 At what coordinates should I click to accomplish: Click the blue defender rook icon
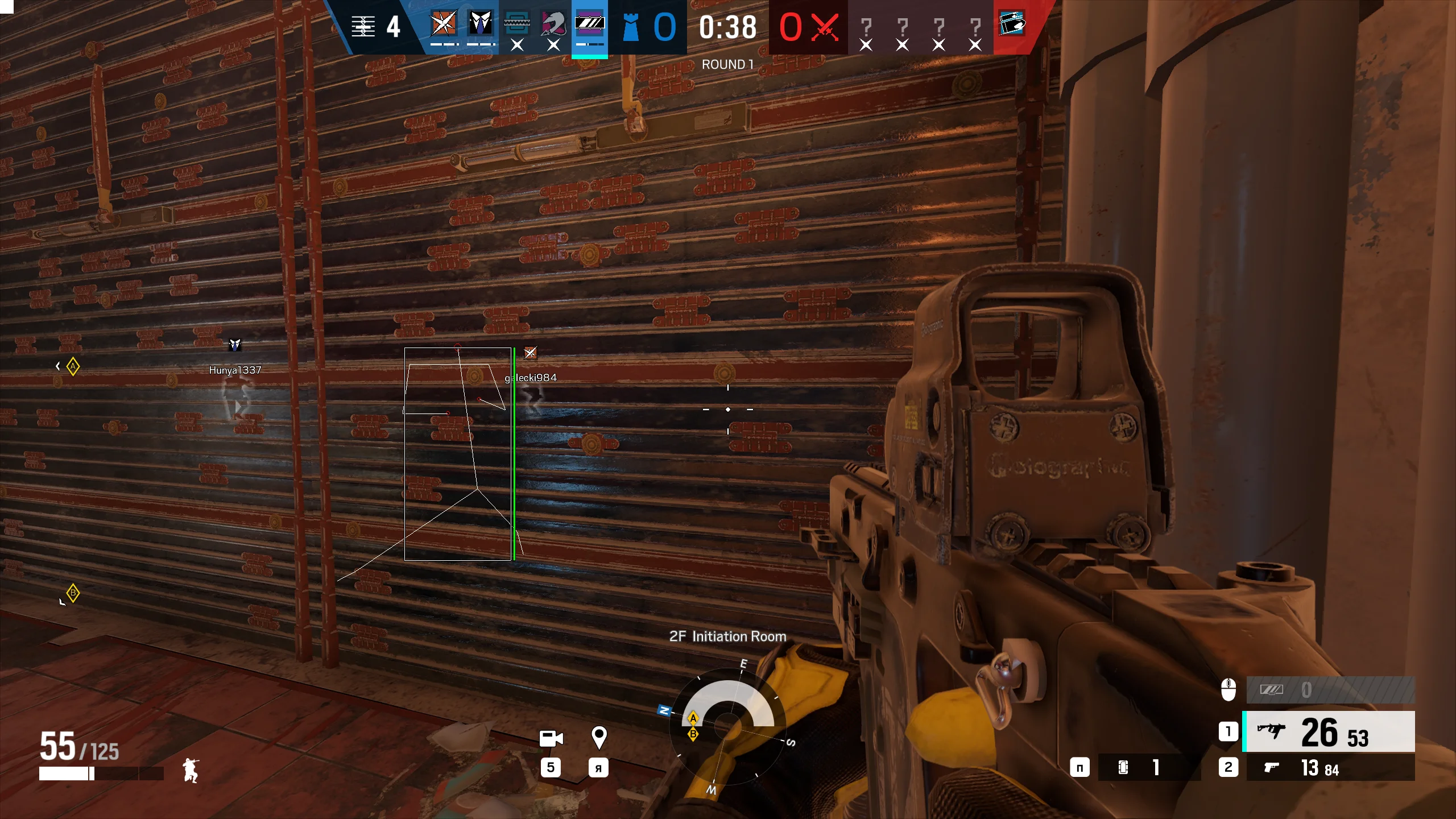point(630,27)
